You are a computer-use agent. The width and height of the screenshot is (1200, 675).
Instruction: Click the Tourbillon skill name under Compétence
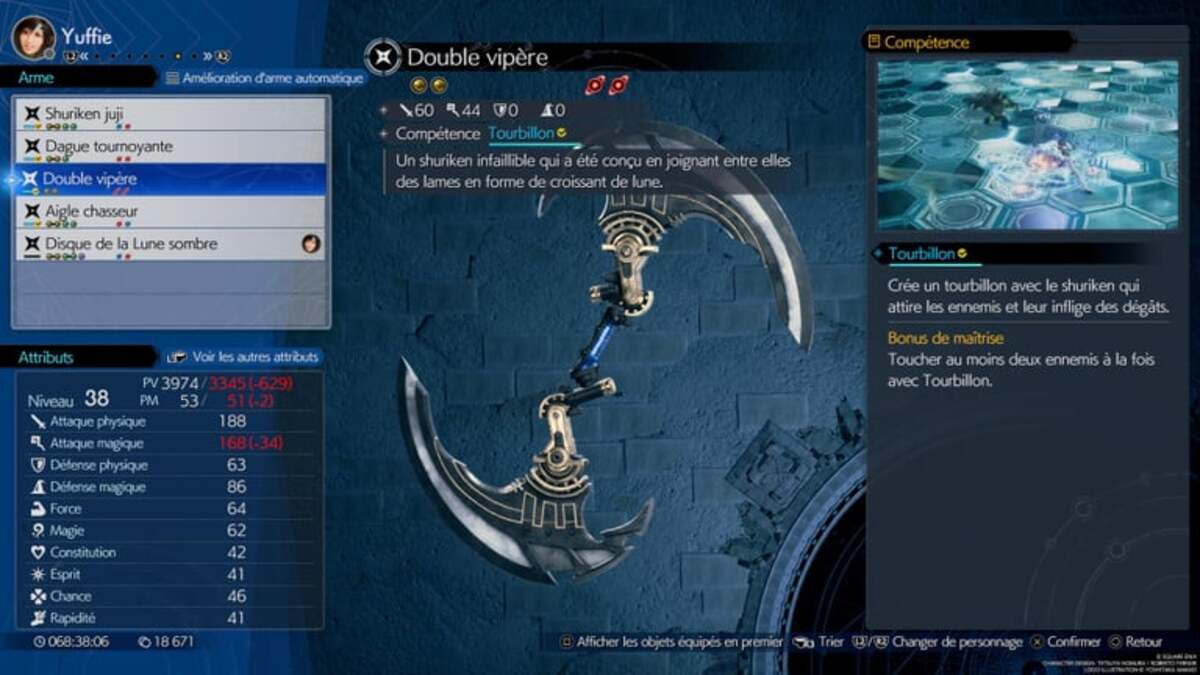[521, 133]
